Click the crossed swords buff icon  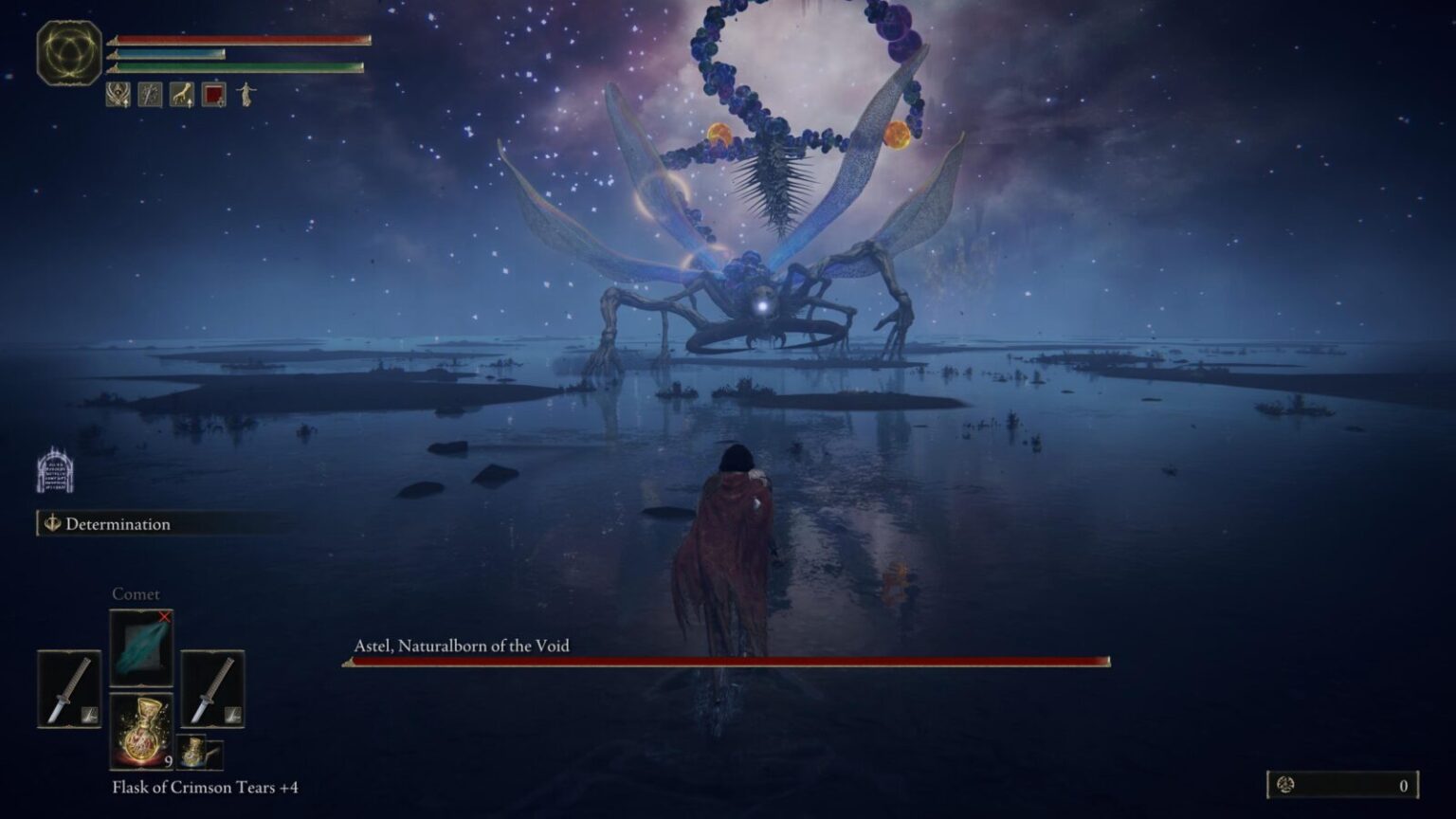149,95
